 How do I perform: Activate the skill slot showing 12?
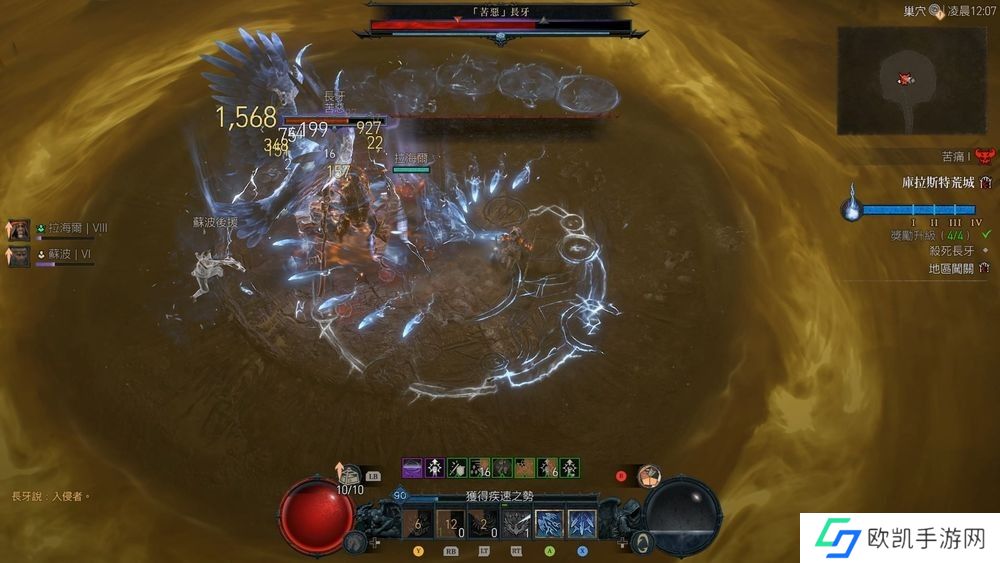click(450, 524)
